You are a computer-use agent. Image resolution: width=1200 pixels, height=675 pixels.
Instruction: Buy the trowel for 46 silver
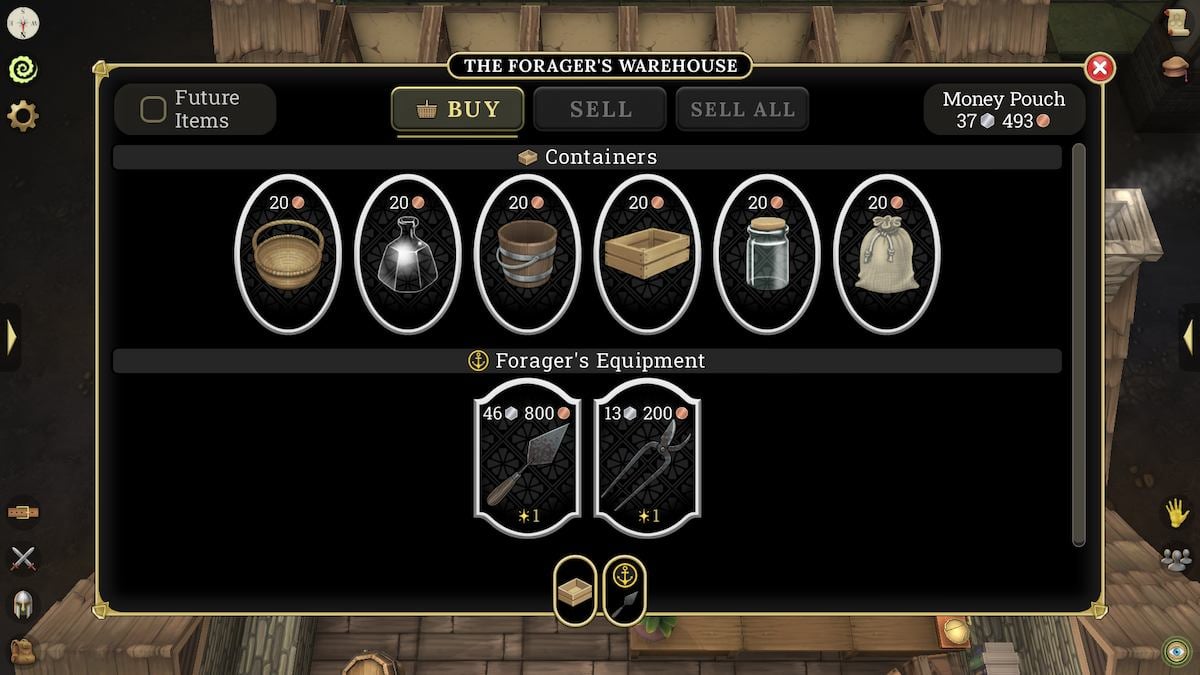pyautogui.click(x=527, y=458)
